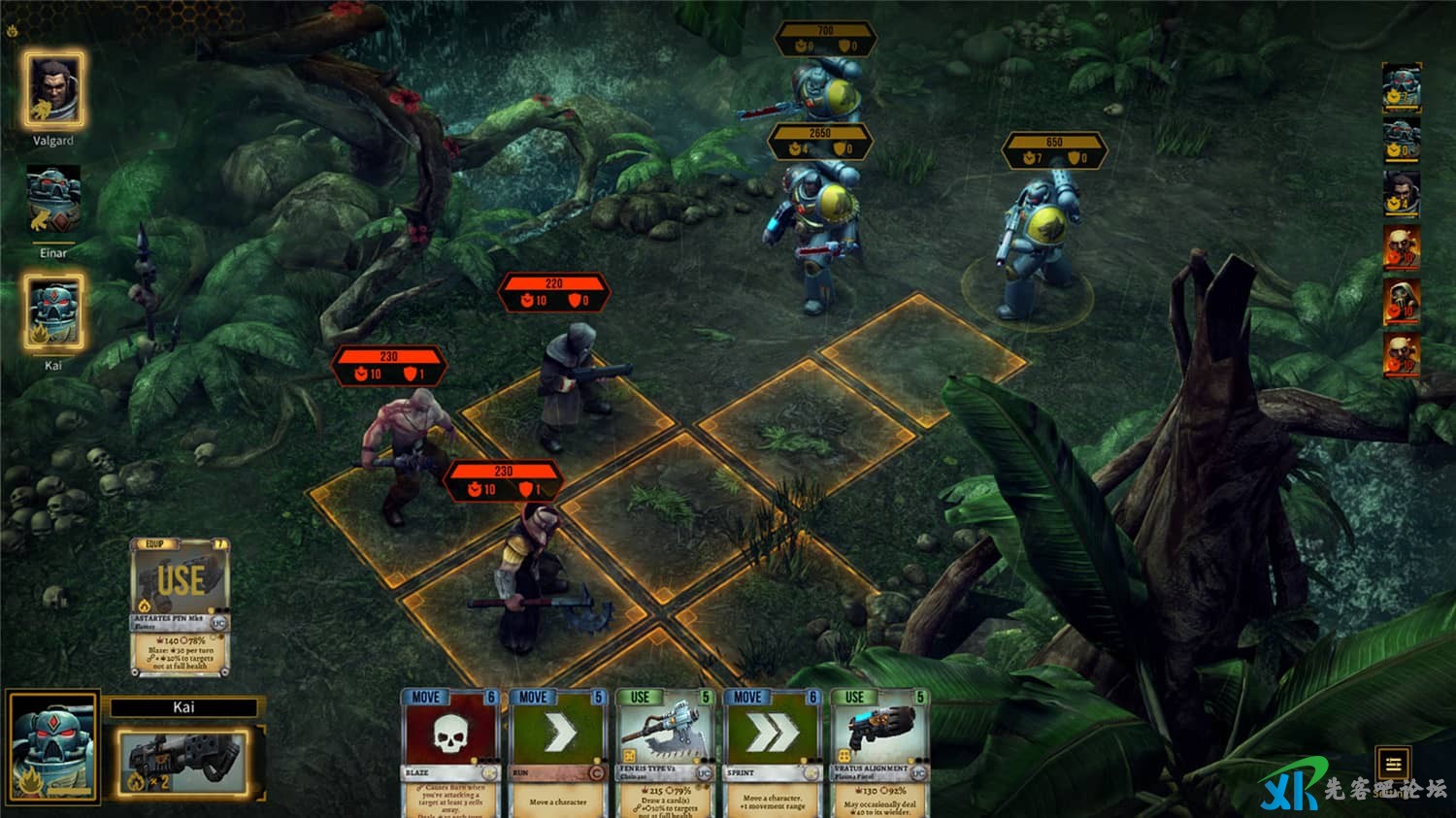The height and width of the screenshot is (818, 1456).
Task: Choose Kai's portrait in the squad list
Action: click(x=53, y=311)
